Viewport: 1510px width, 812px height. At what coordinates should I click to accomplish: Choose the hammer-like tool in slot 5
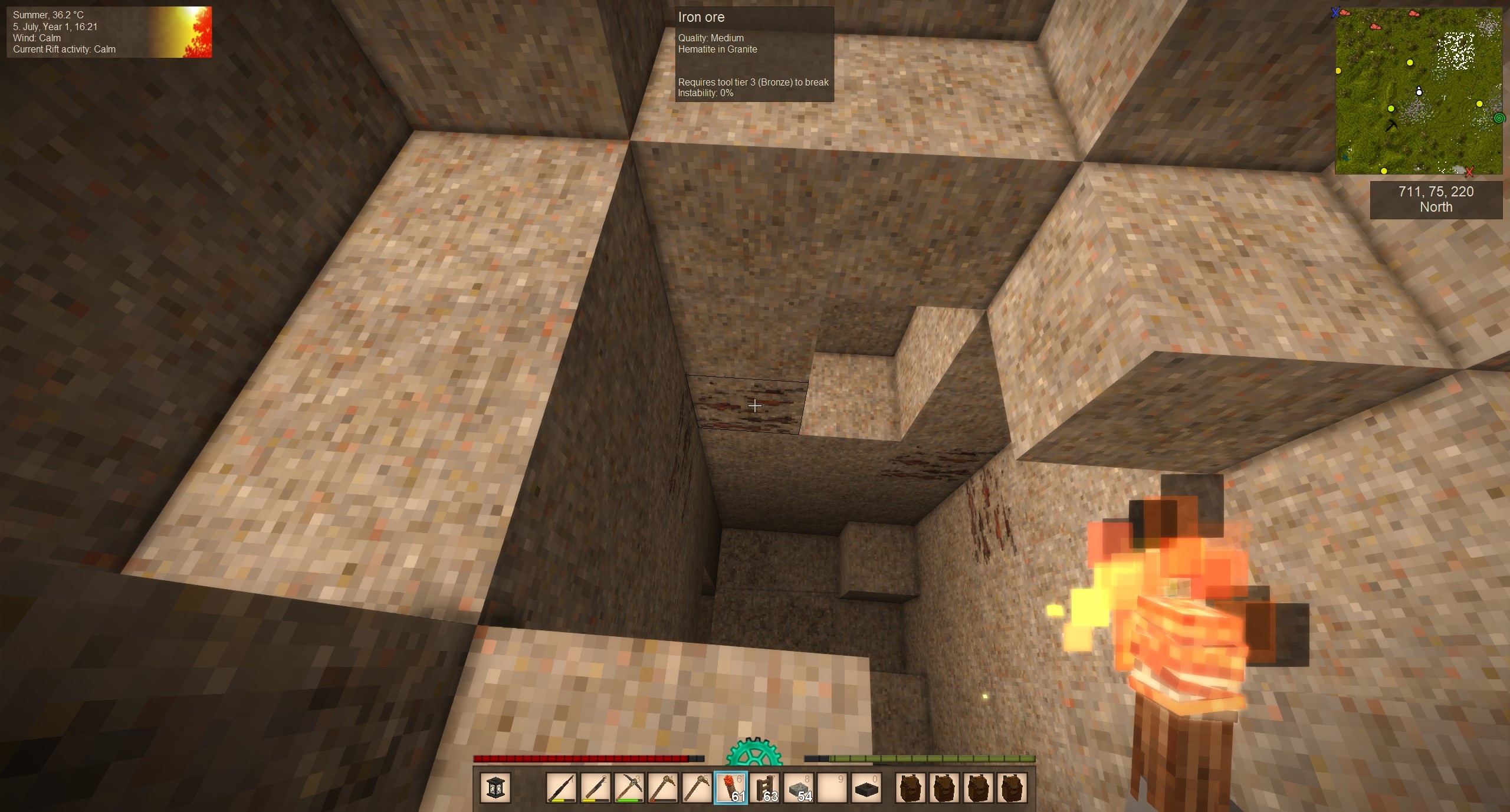(x=697, y=787)
